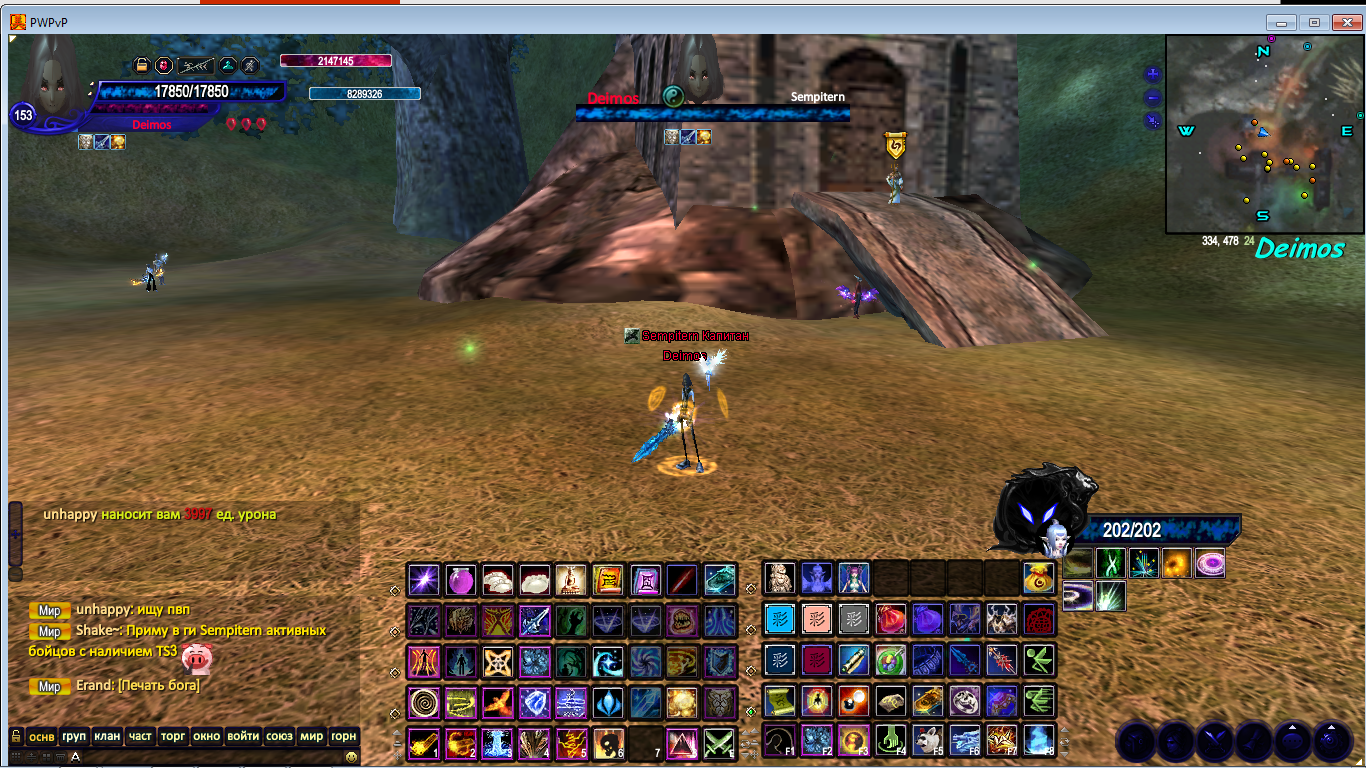Toggle the chat lock padlock icon
This screenshot has width=1366, height=768.
coord(16,736)
